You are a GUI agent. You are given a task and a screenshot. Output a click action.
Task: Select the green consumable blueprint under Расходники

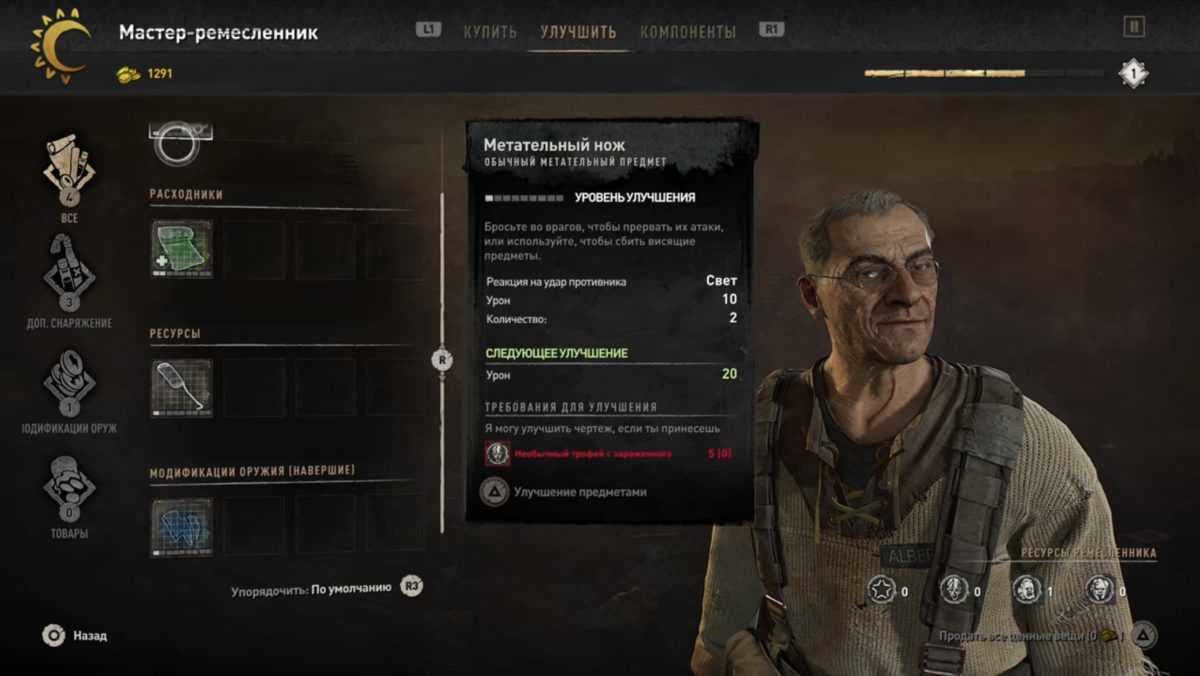(x=182, y=249)
